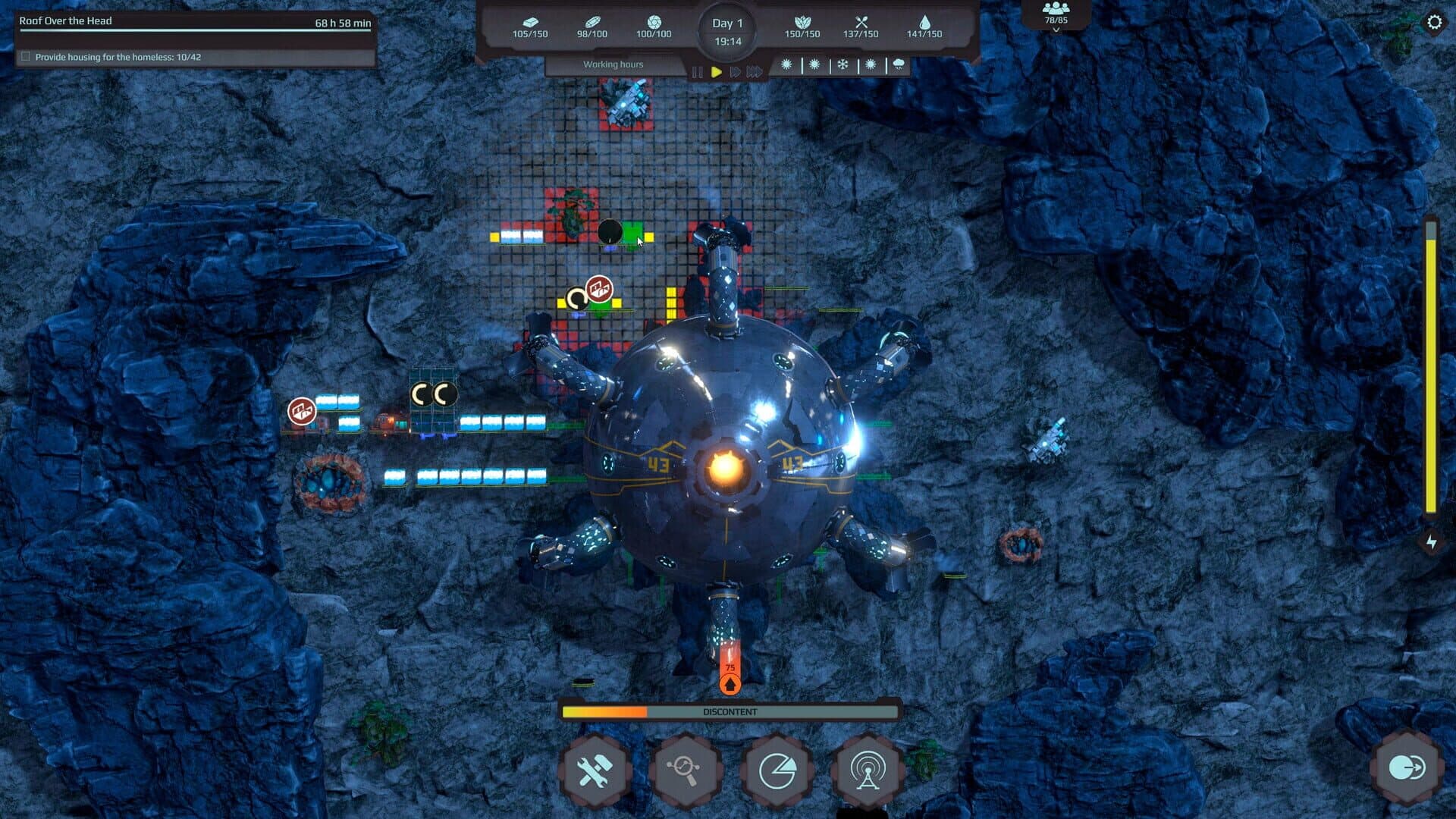
Task: Select the Working hours tab
Action: coord(613,64)
